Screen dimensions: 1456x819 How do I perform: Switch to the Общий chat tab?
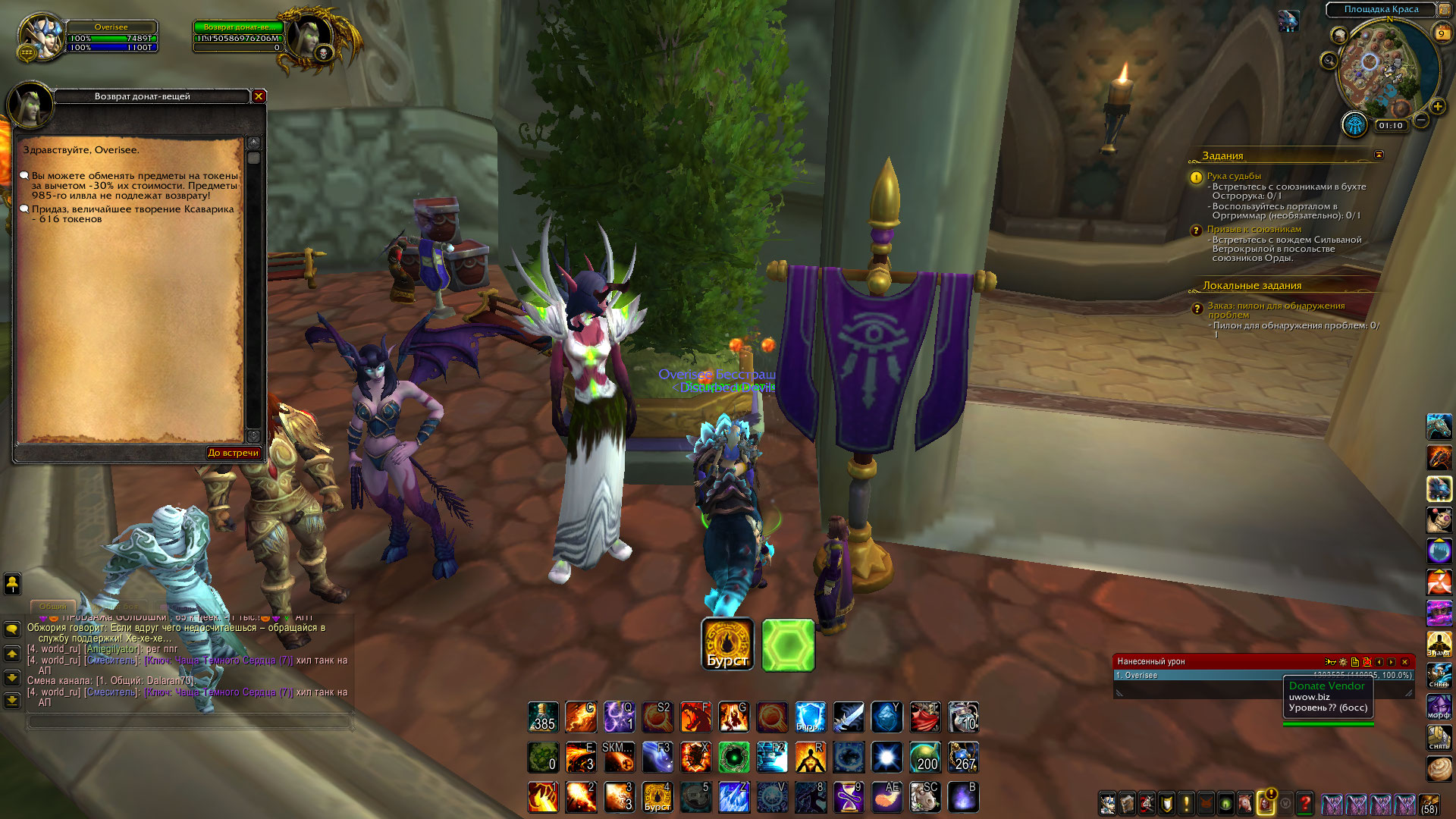52,607
